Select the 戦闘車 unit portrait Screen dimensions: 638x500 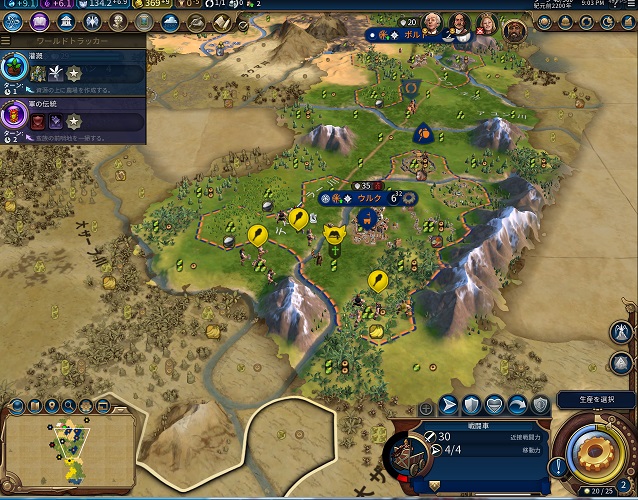(408, 455)
